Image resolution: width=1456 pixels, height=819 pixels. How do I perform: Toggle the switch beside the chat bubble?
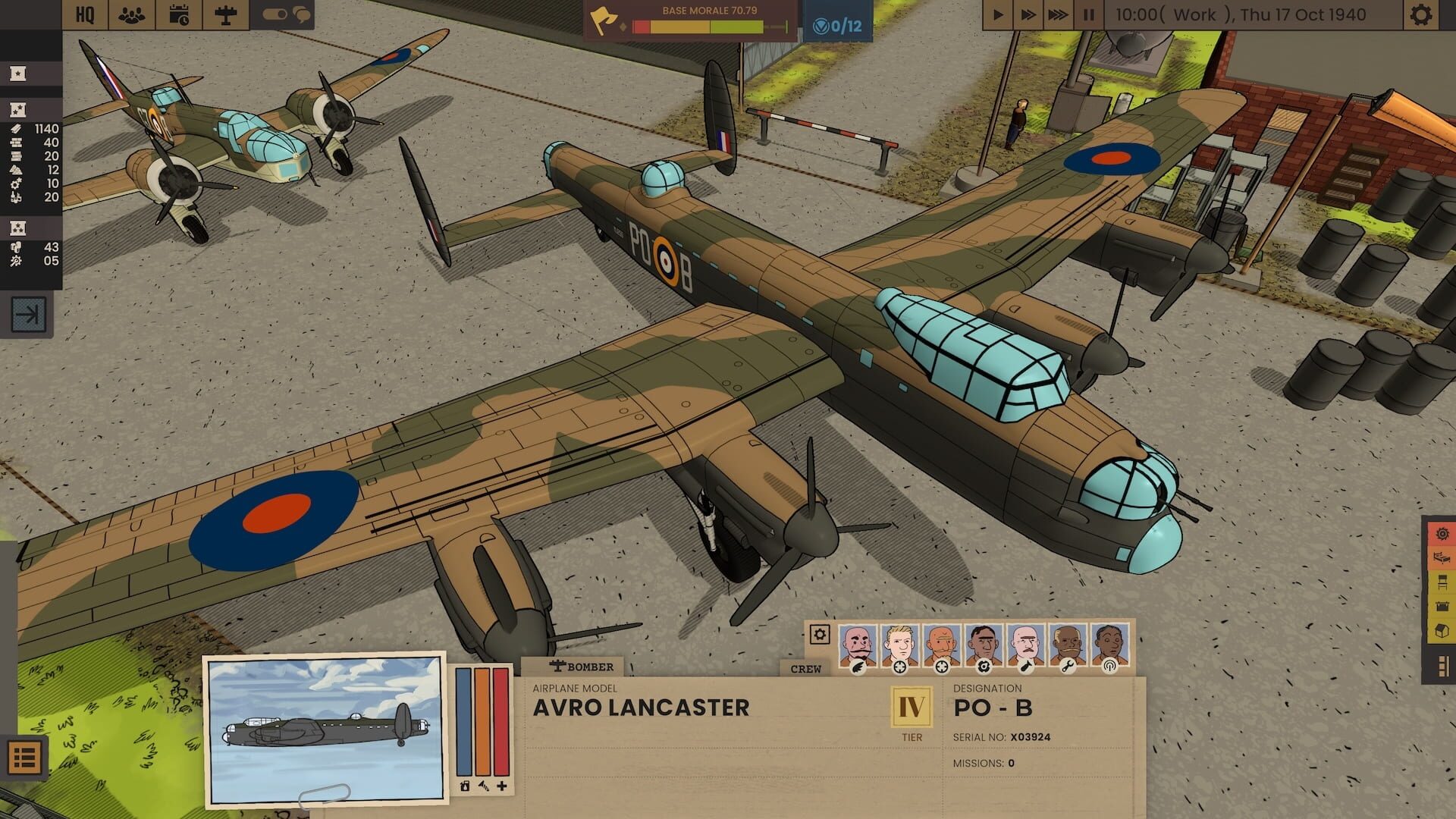tap(273, 14)
